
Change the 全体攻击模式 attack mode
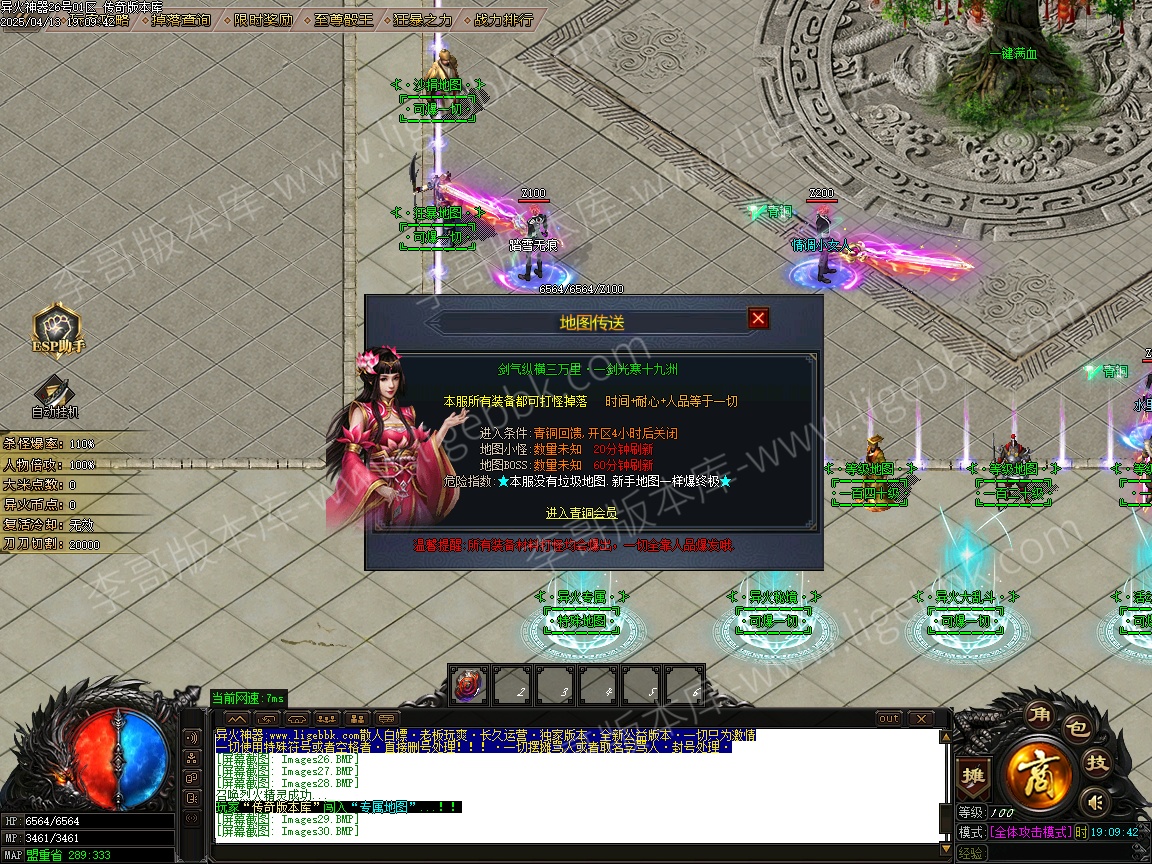click(x=1029, y=832)
